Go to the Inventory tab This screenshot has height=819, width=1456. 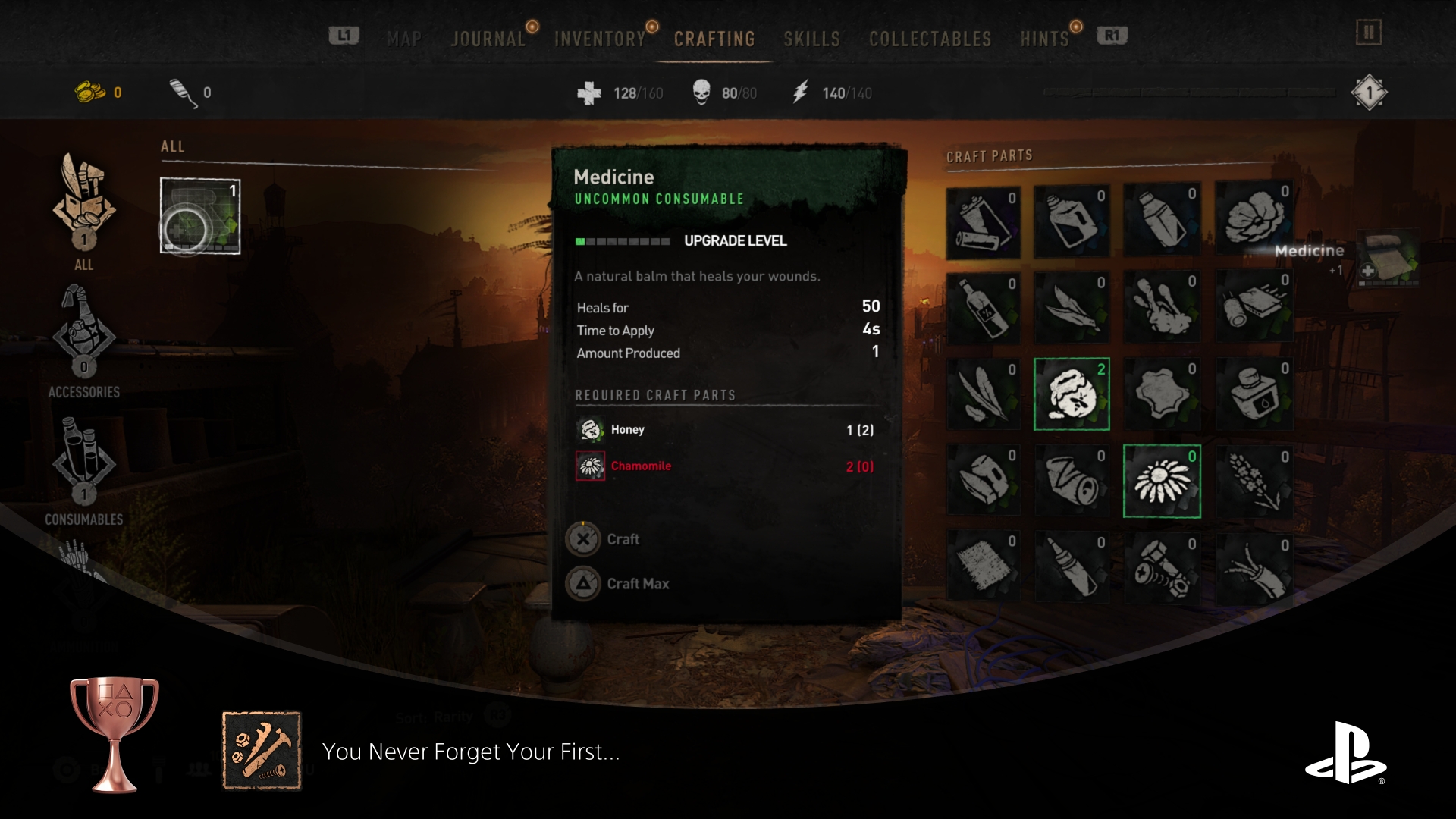coord(599,39)
